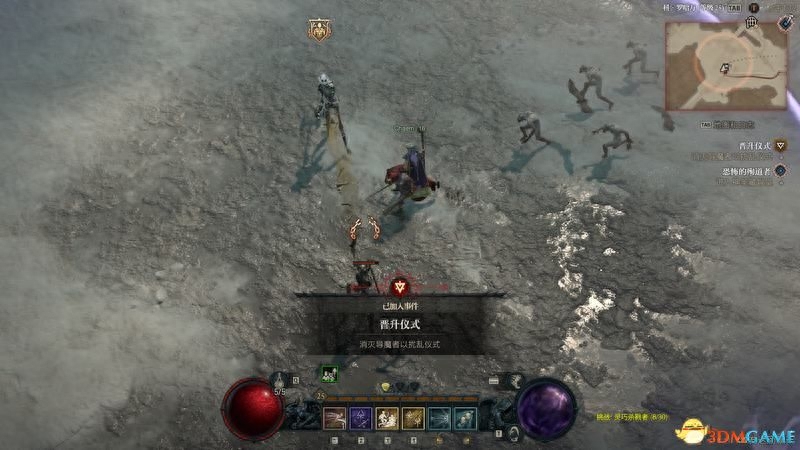Click the shield emblem icon at top
This screenshot has width=800, height=450.
pyautogui.click(x=319, y=30)
